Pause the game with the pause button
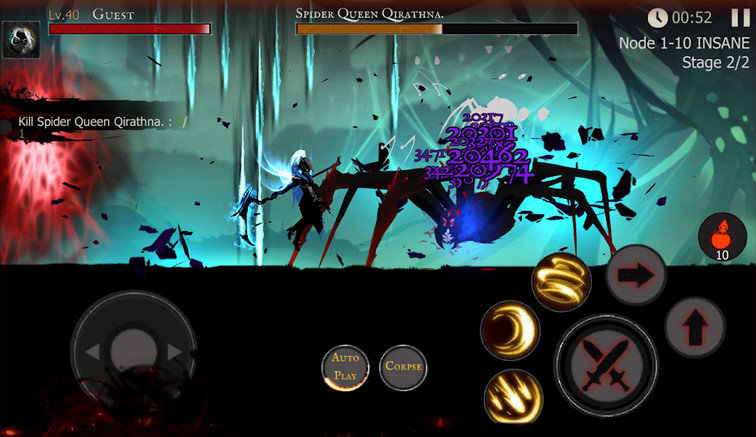The height and width of the screenshot is (437, 756). (x=740, y=17)
